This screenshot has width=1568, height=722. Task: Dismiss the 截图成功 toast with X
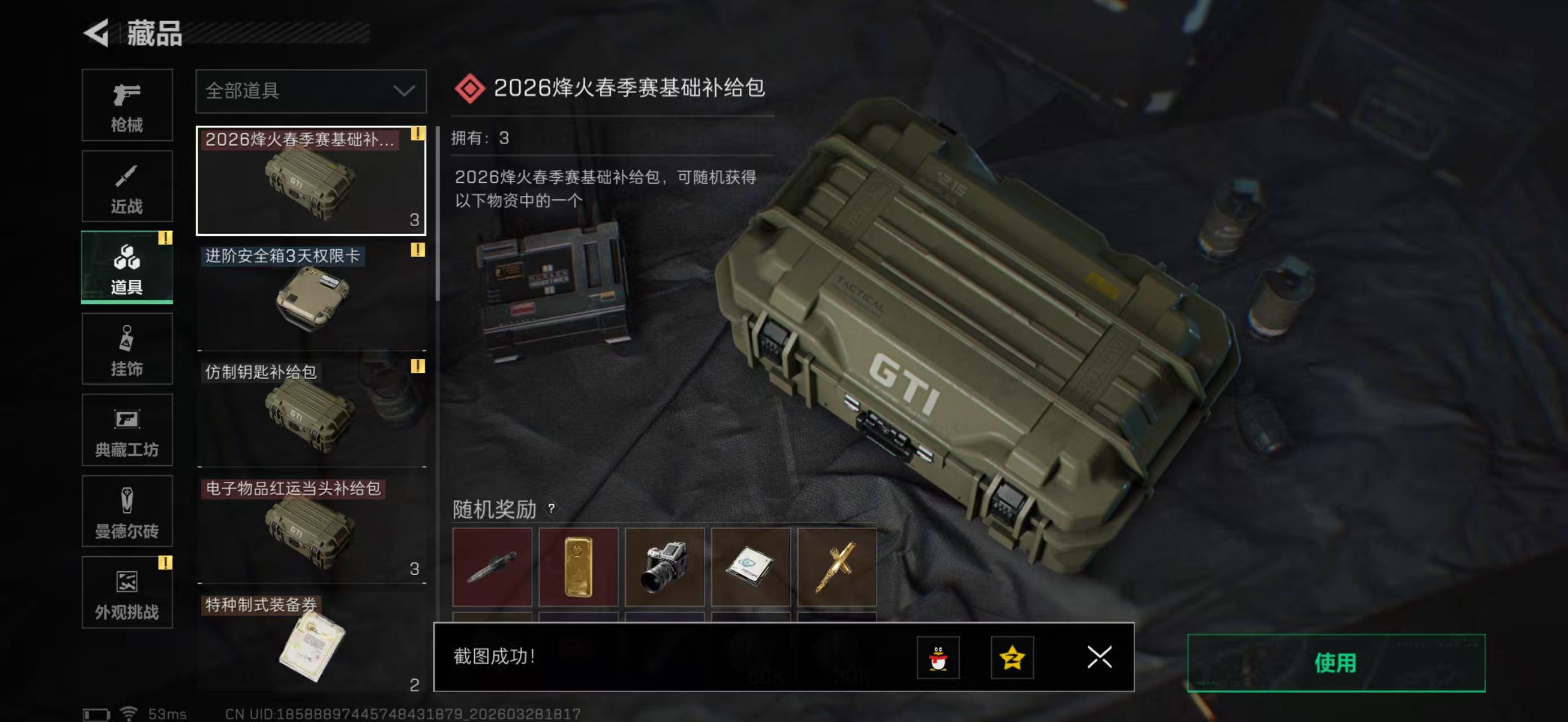1099,658
